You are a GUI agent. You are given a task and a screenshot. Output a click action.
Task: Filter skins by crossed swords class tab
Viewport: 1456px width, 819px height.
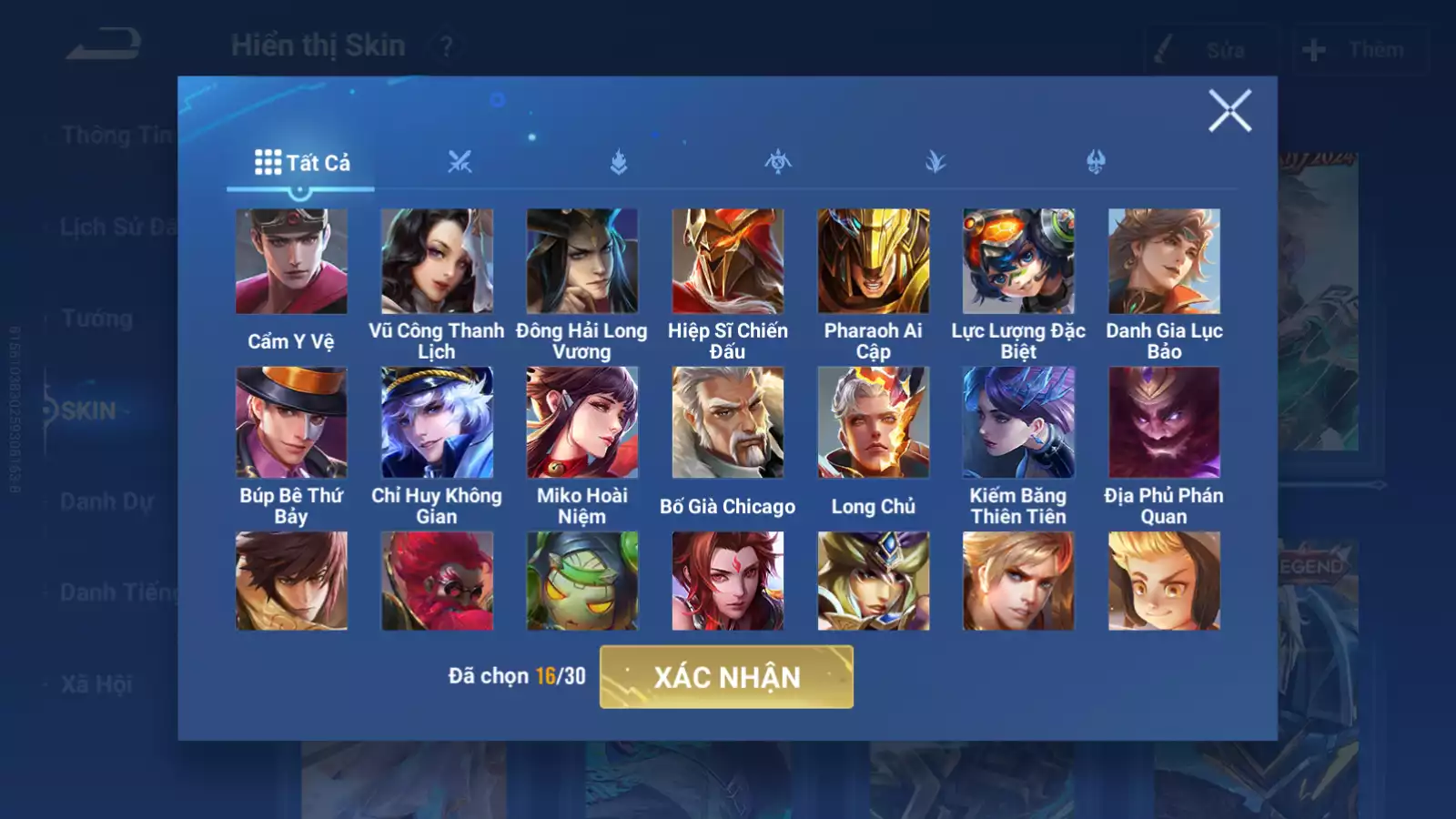point(460,163)
